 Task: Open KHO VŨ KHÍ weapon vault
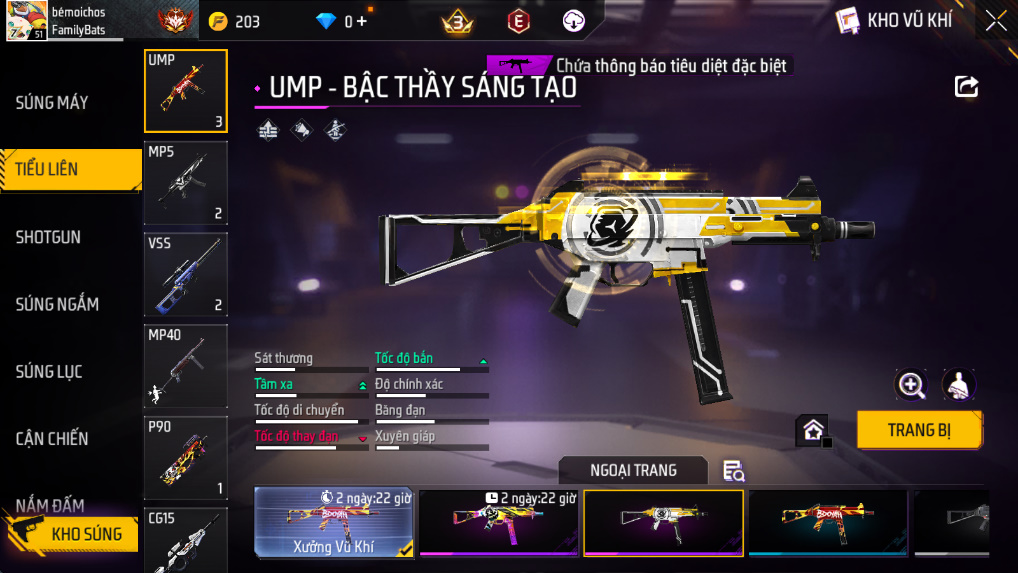click(x=895, y=20)
